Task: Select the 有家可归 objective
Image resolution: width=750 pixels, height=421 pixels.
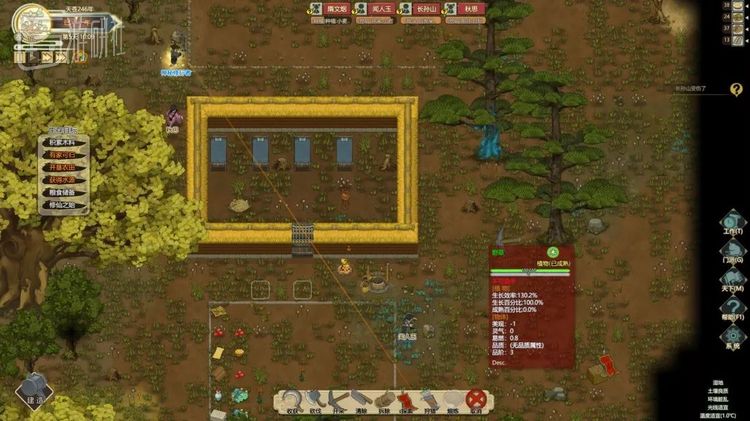Action: 67,155
